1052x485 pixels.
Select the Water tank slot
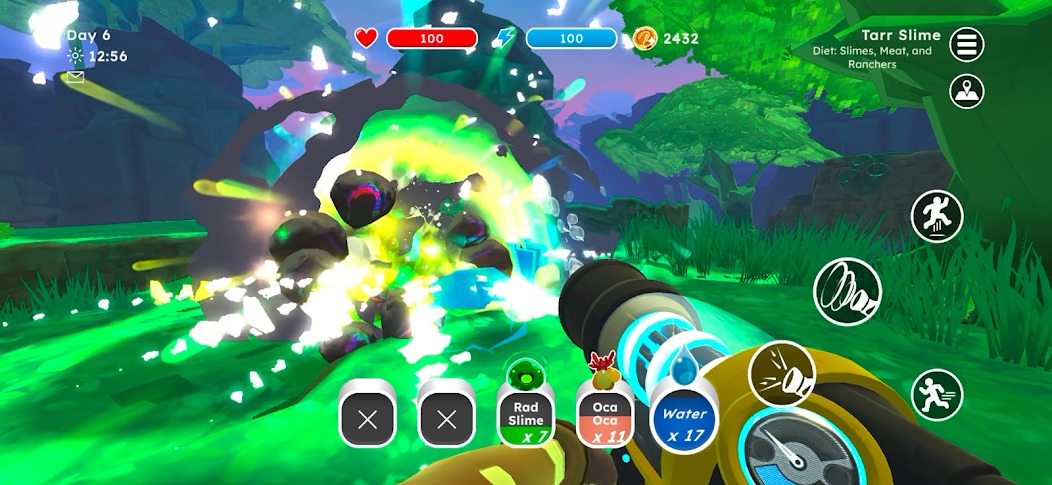point(685,419)
